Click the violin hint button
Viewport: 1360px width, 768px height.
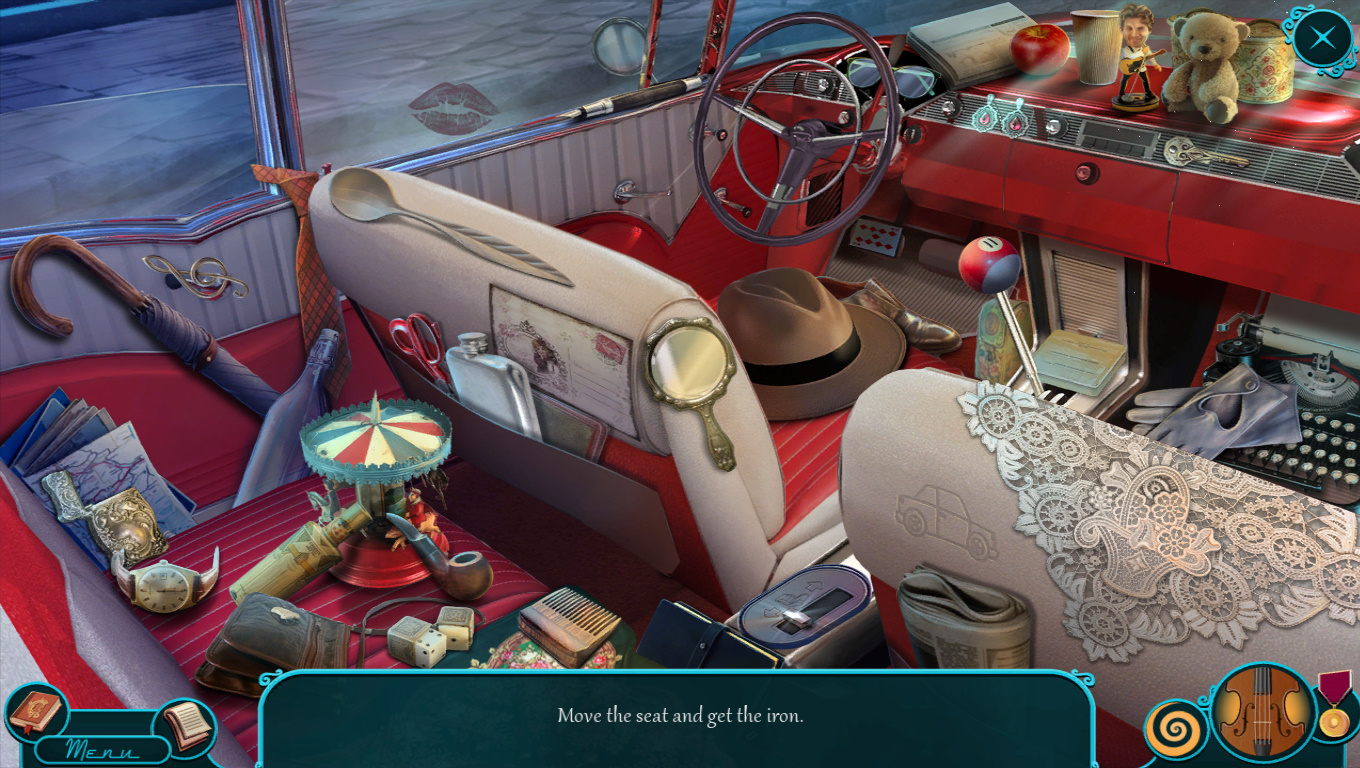tap(1263, 713)
